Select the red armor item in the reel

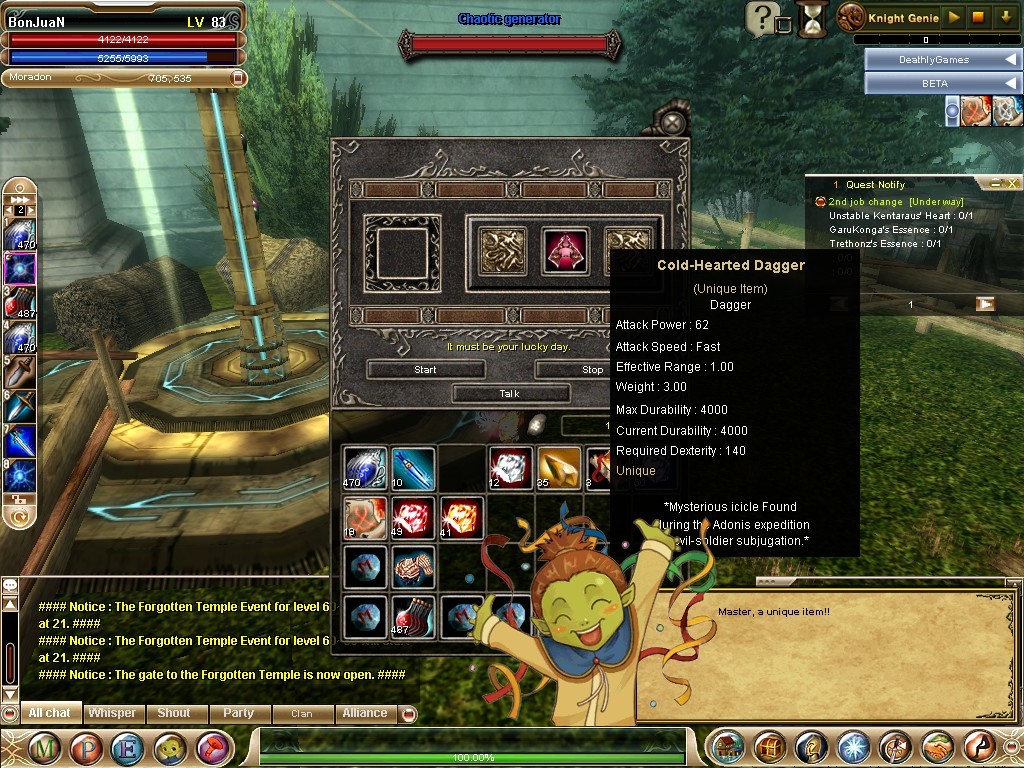click(x=564, y=249)
